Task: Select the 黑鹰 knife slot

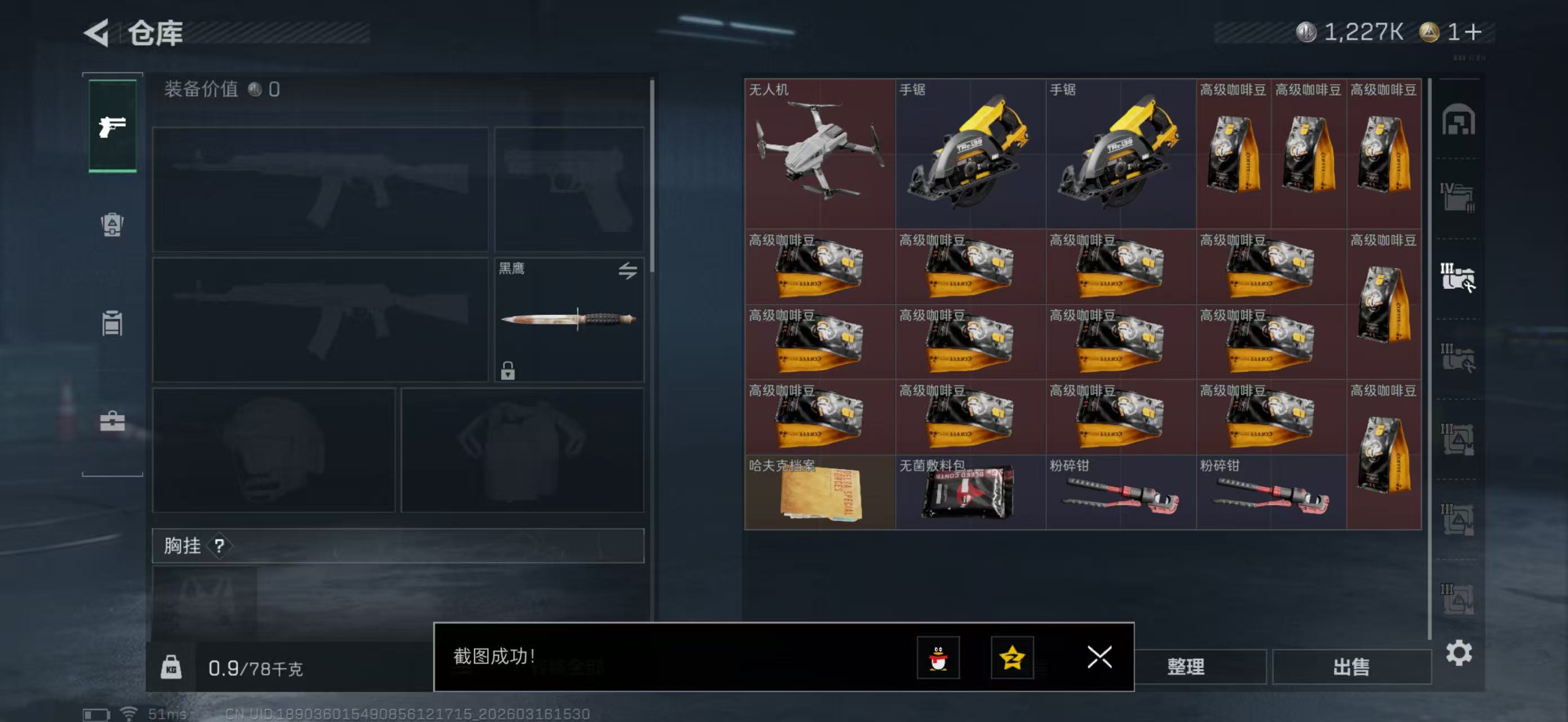Action: click(568, 320)
